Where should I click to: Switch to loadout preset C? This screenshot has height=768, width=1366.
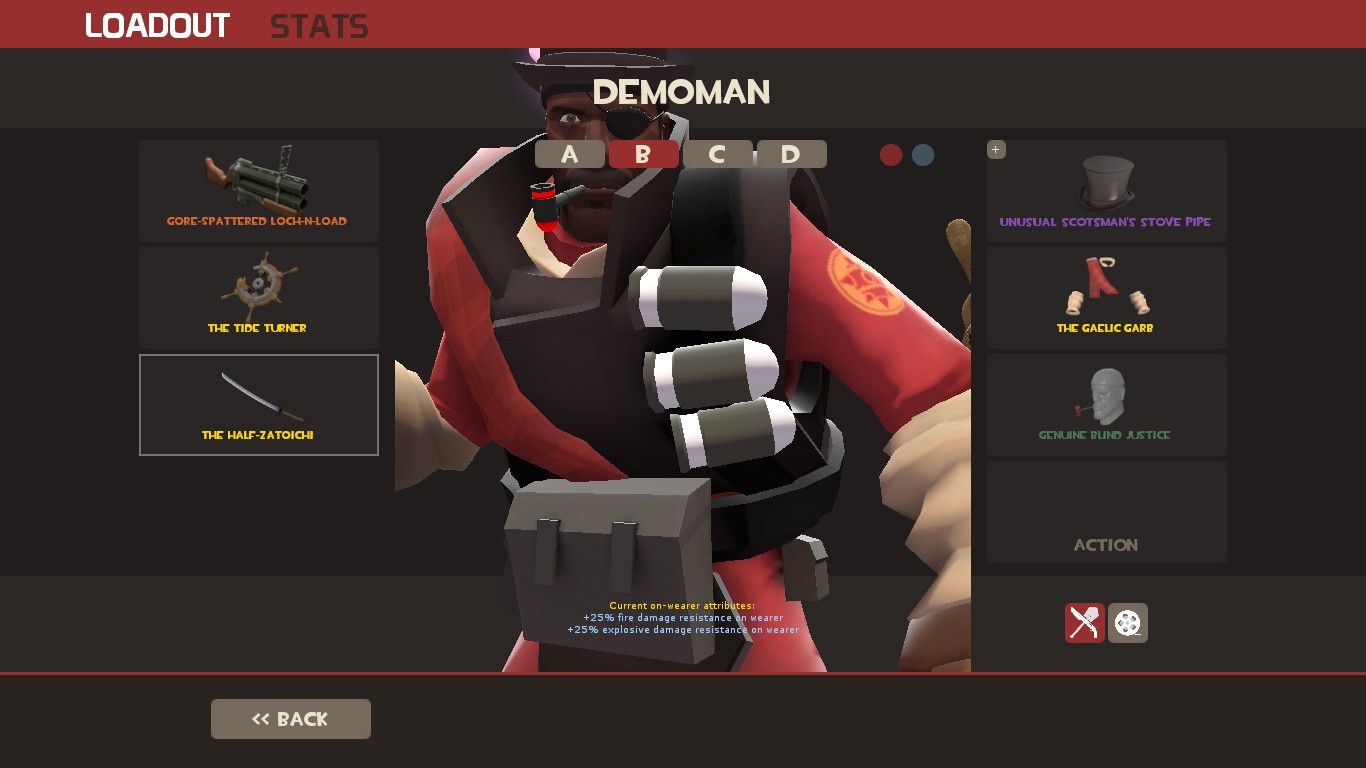(718, 154)
